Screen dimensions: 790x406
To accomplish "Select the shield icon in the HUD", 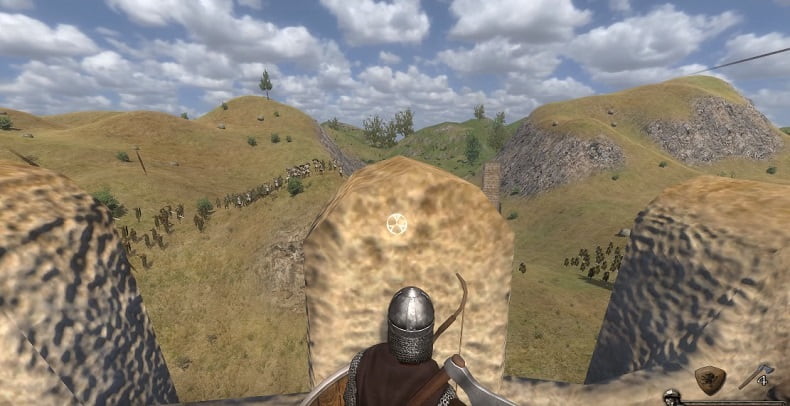I will [x=710, y=379].
